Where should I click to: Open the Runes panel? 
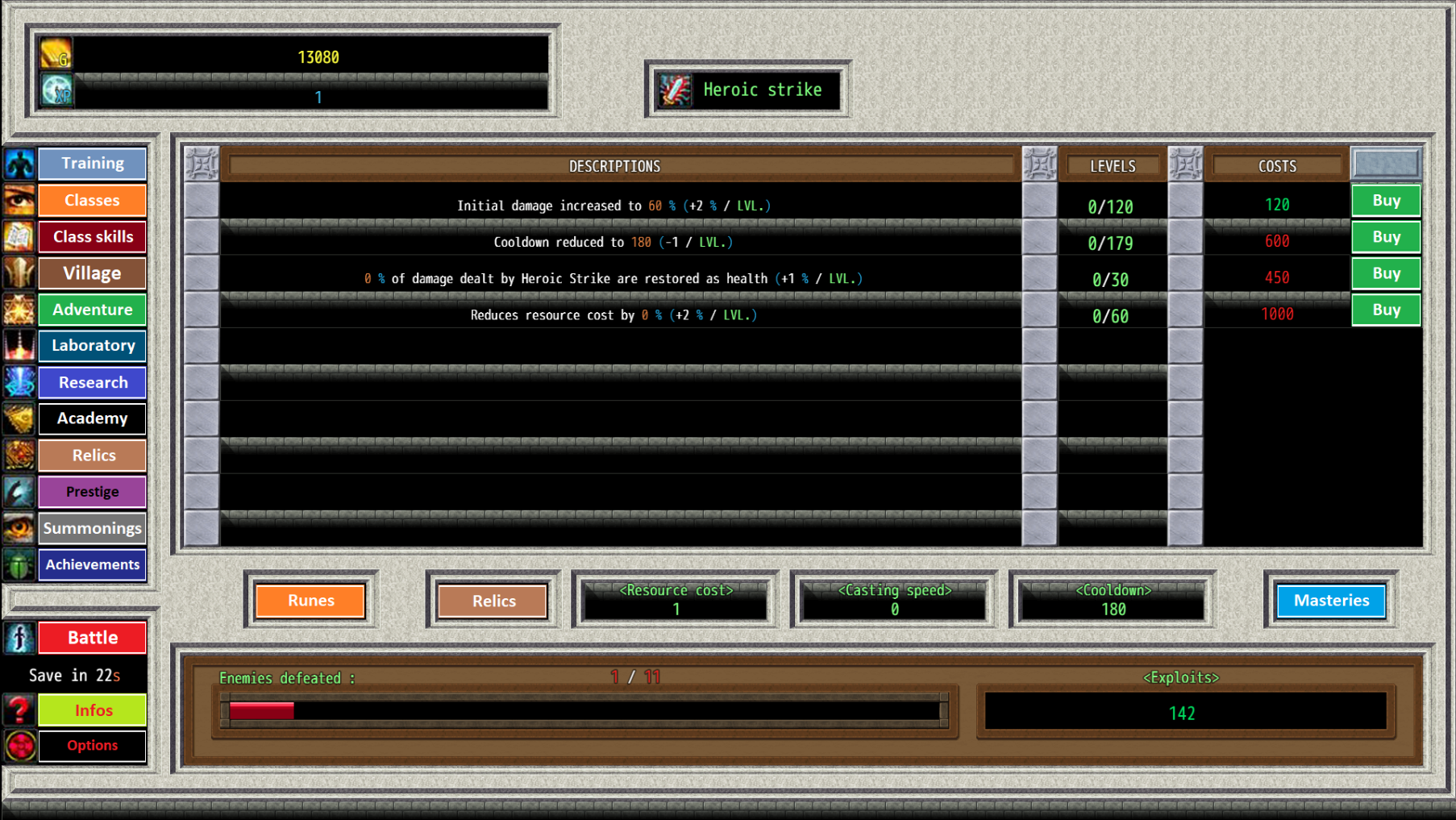(310, 601)
